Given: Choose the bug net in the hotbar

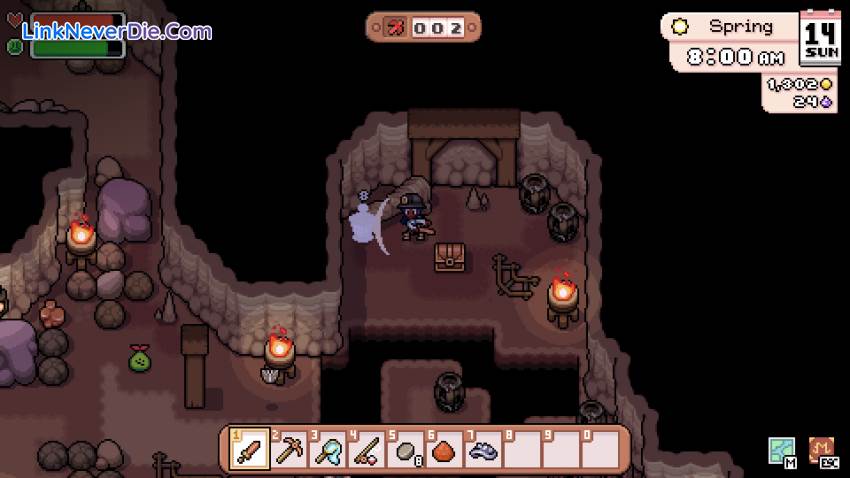Looking at the screenshot, I should pos(326,450).
